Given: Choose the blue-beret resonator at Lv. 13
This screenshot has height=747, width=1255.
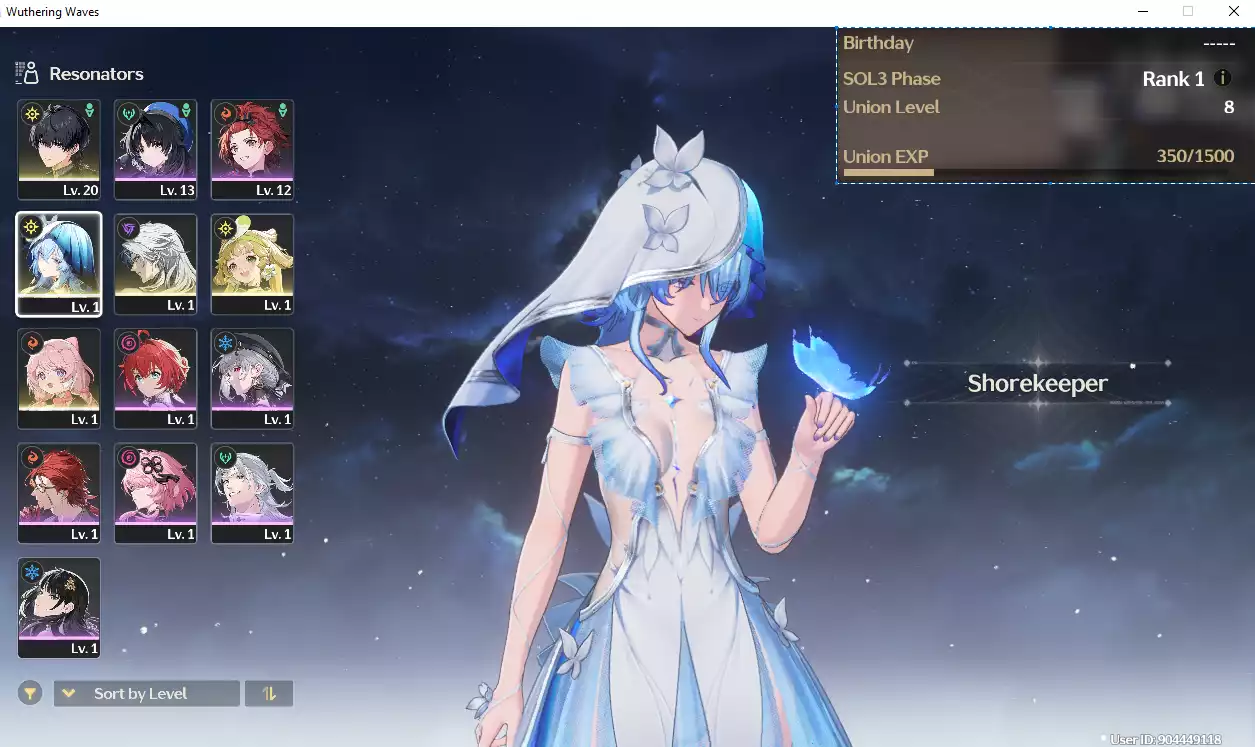Looking at the screenshot, I should coord(156,148).
